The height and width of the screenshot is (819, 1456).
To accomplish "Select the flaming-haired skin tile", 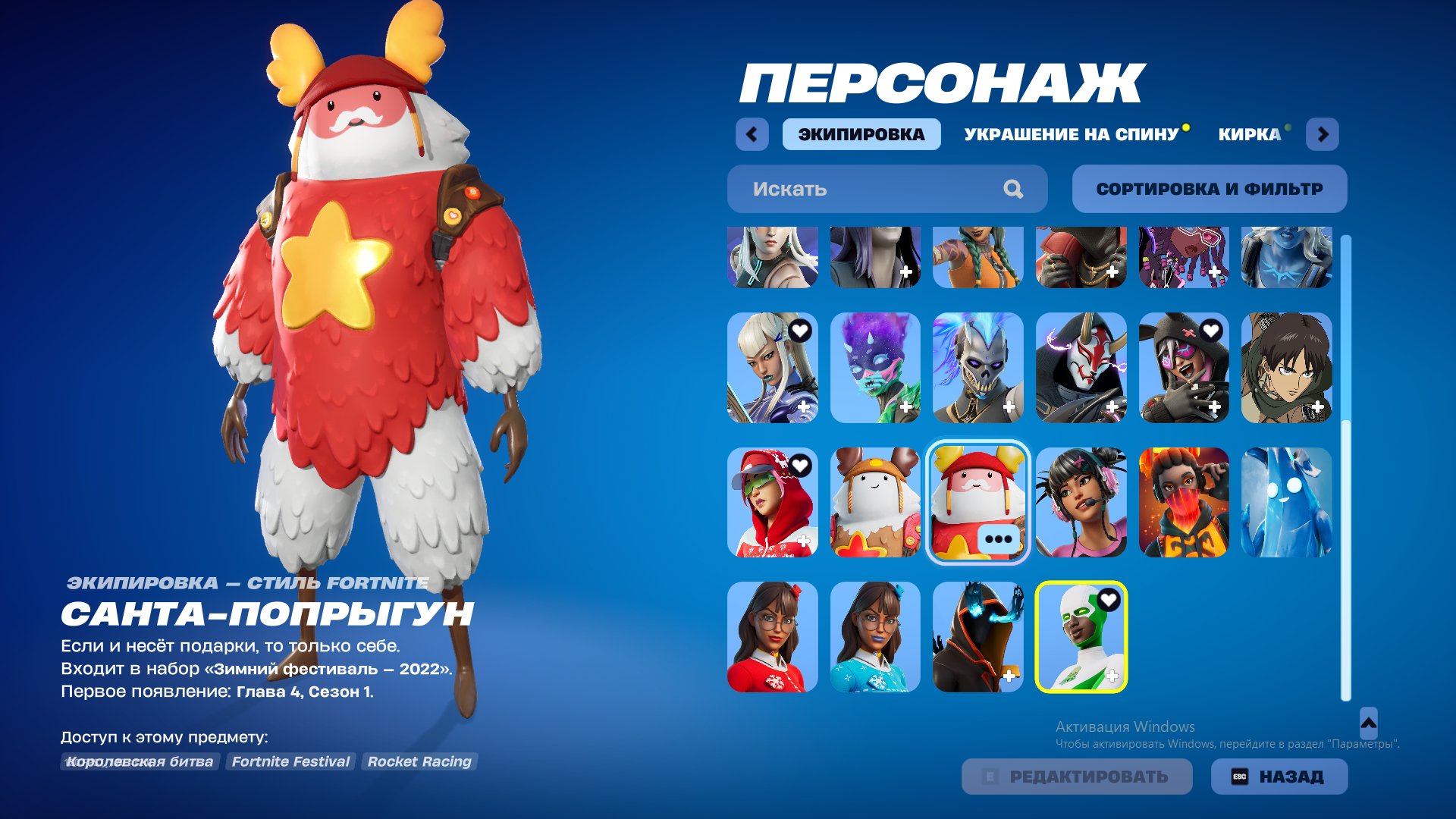I will [1184, 501].
